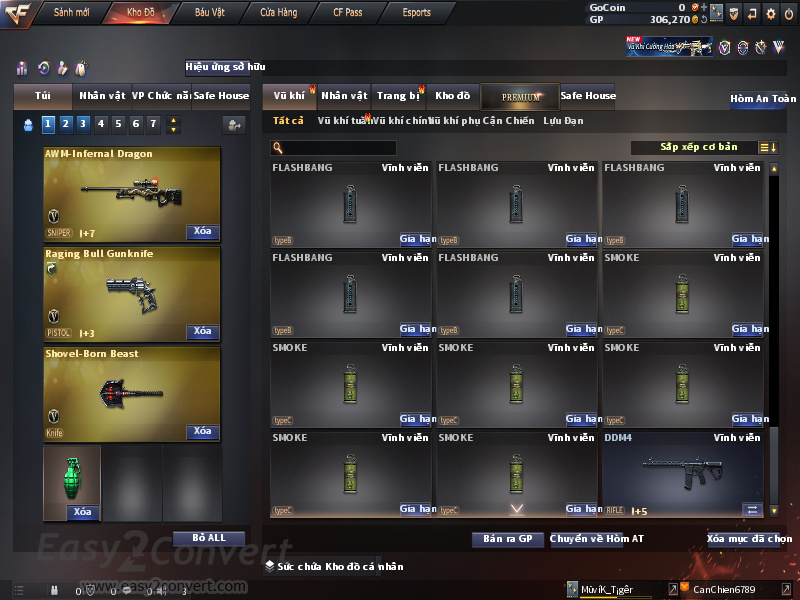Switch to the Trang bị tab

pos(398,96)
